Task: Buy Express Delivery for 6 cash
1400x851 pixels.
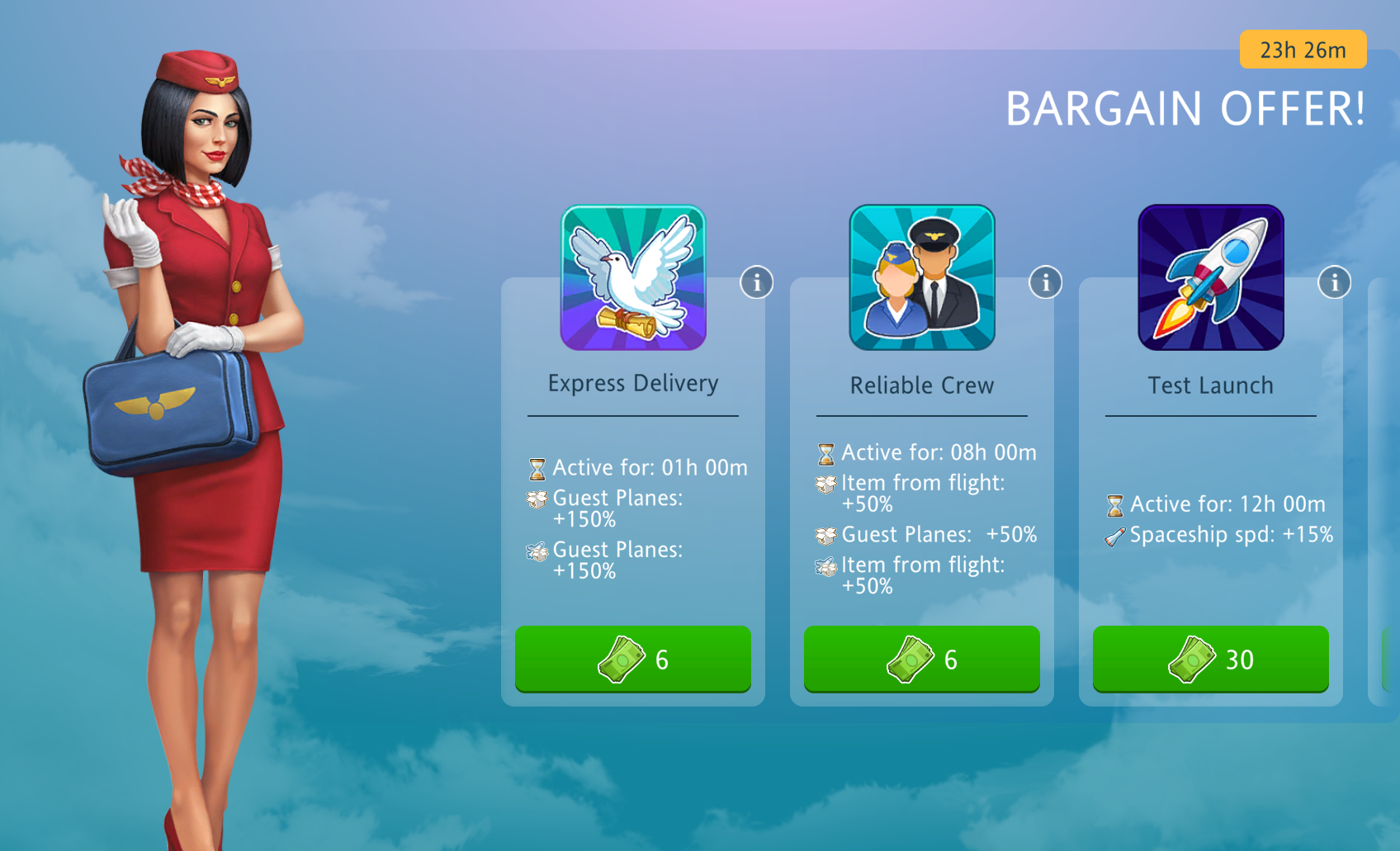Action: [632, 659]
